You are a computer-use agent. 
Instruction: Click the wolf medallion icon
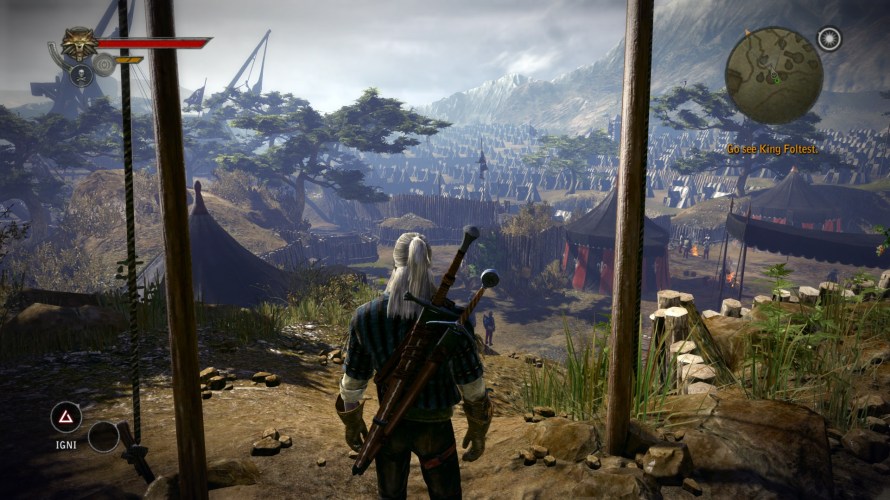coord(78,44)
